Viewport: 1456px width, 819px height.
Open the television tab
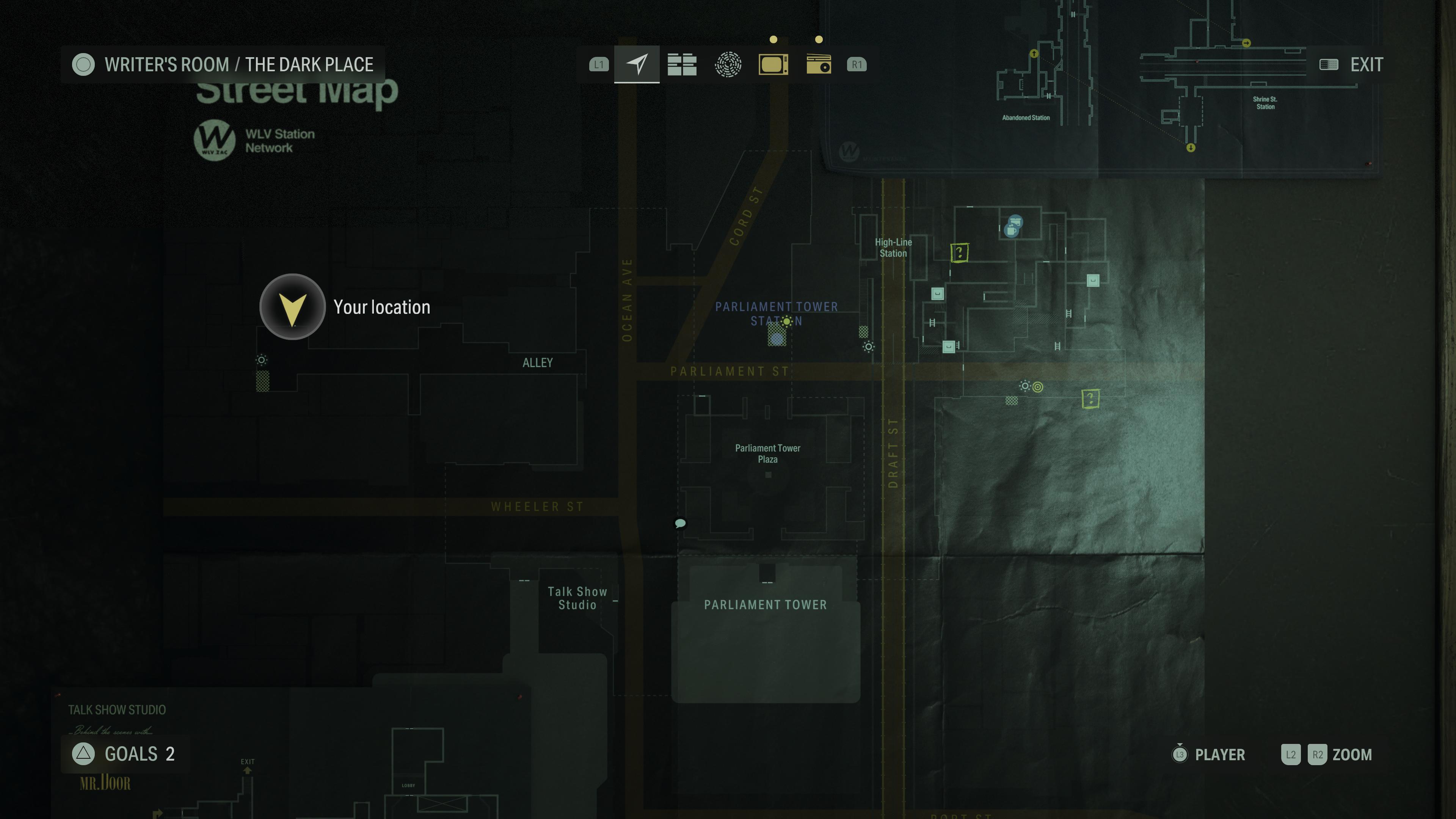773,64
